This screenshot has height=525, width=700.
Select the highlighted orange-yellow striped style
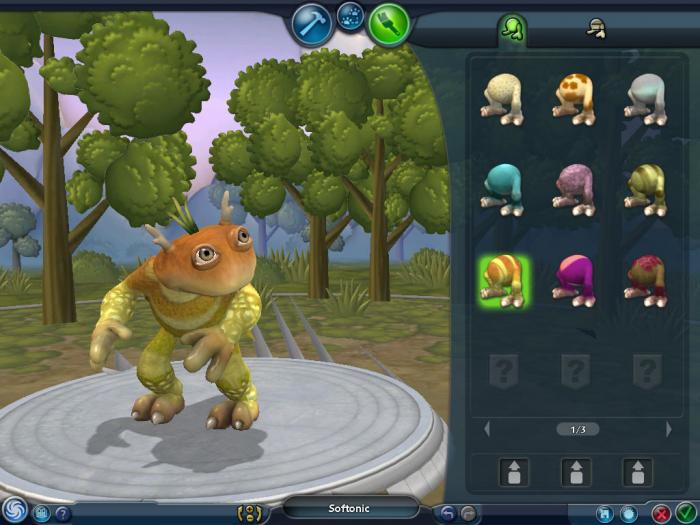(503, 279)
